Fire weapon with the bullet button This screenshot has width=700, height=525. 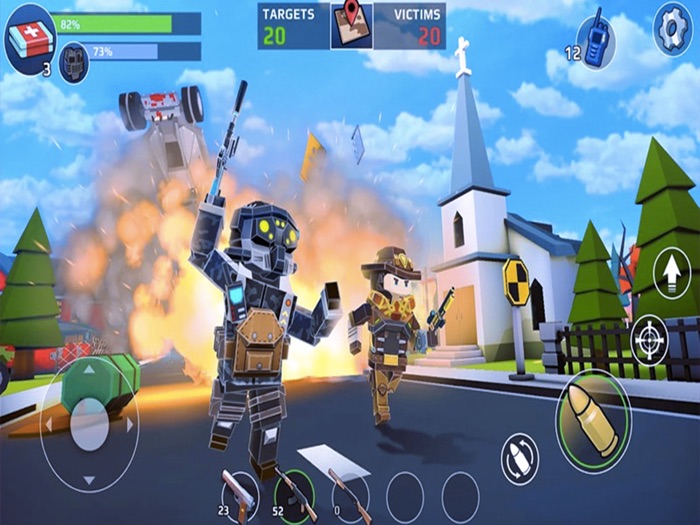[593, 420]
